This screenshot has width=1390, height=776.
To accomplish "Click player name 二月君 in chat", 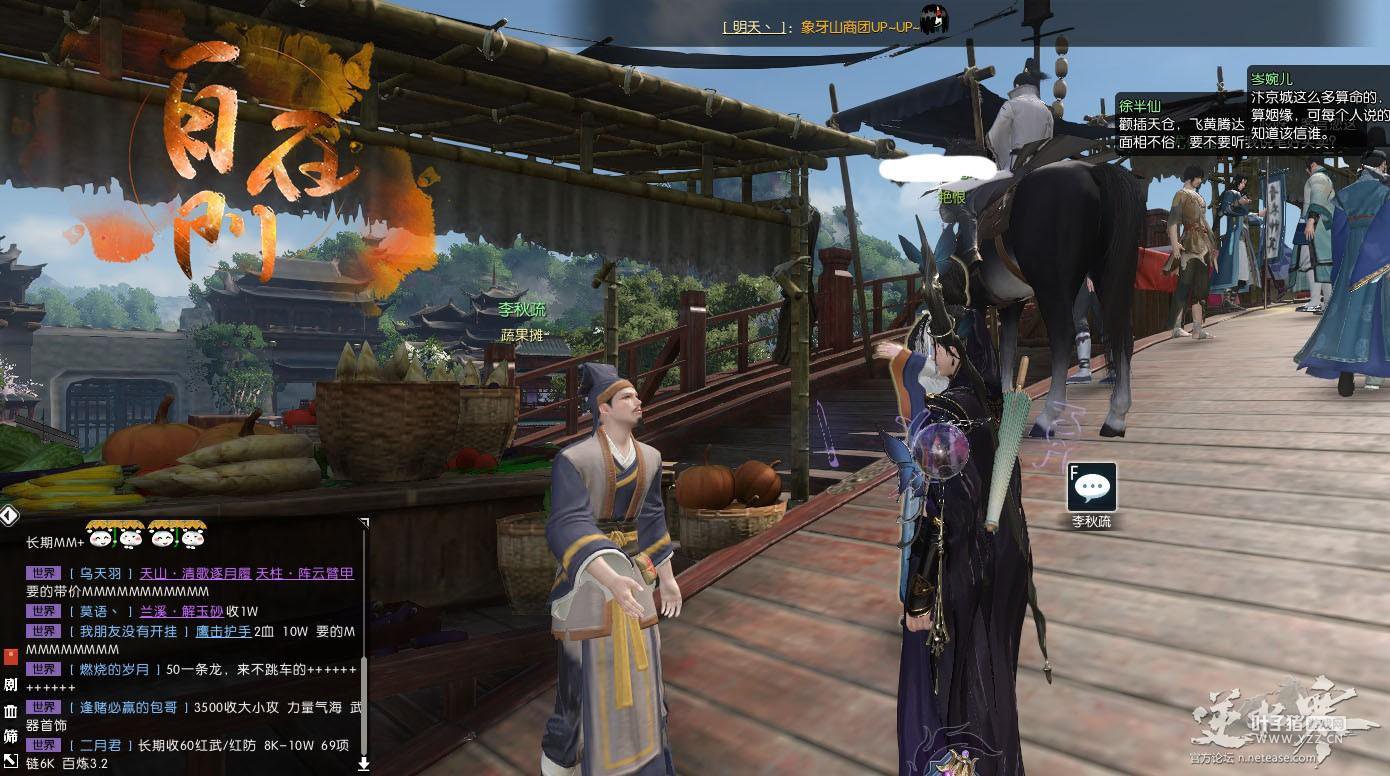I will 100,745.
